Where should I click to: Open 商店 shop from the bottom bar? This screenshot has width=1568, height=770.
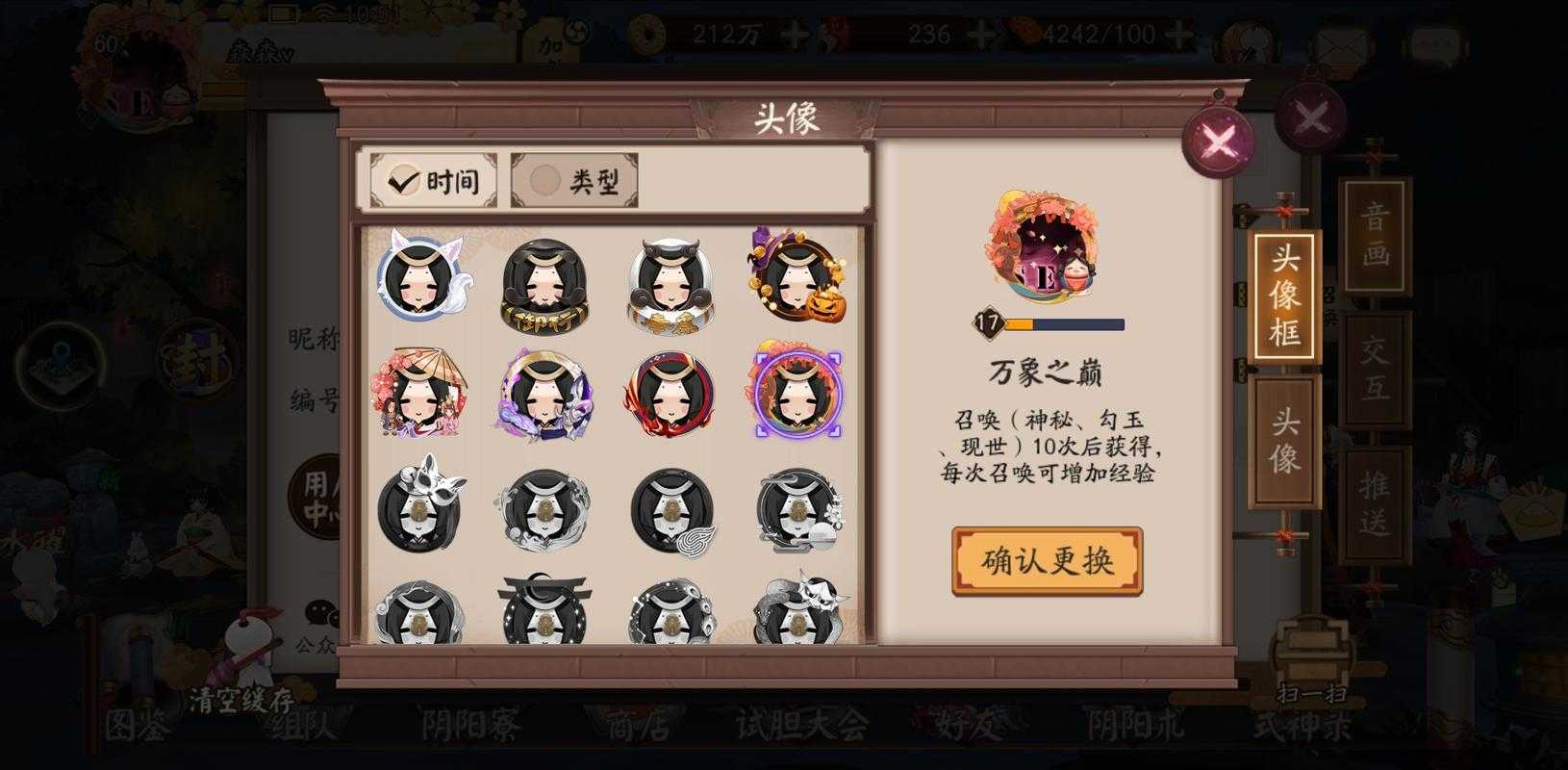[639, 727]
